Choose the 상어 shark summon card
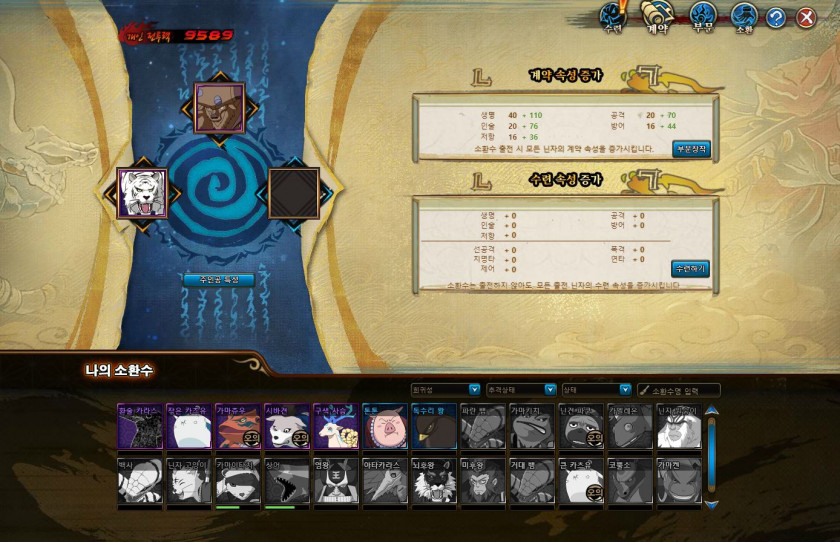This screenshot has width=840, height=542. 286,481
